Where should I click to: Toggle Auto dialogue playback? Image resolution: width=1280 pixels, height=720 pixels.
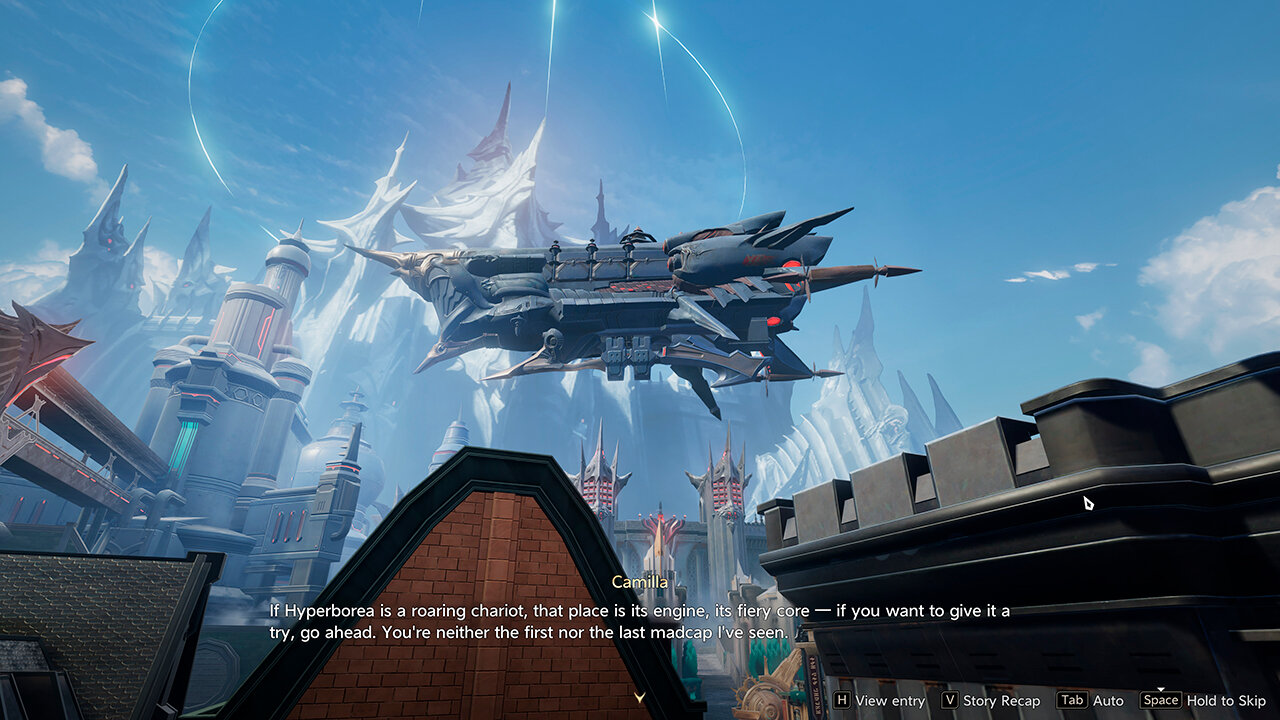(x=1091, y=701)
